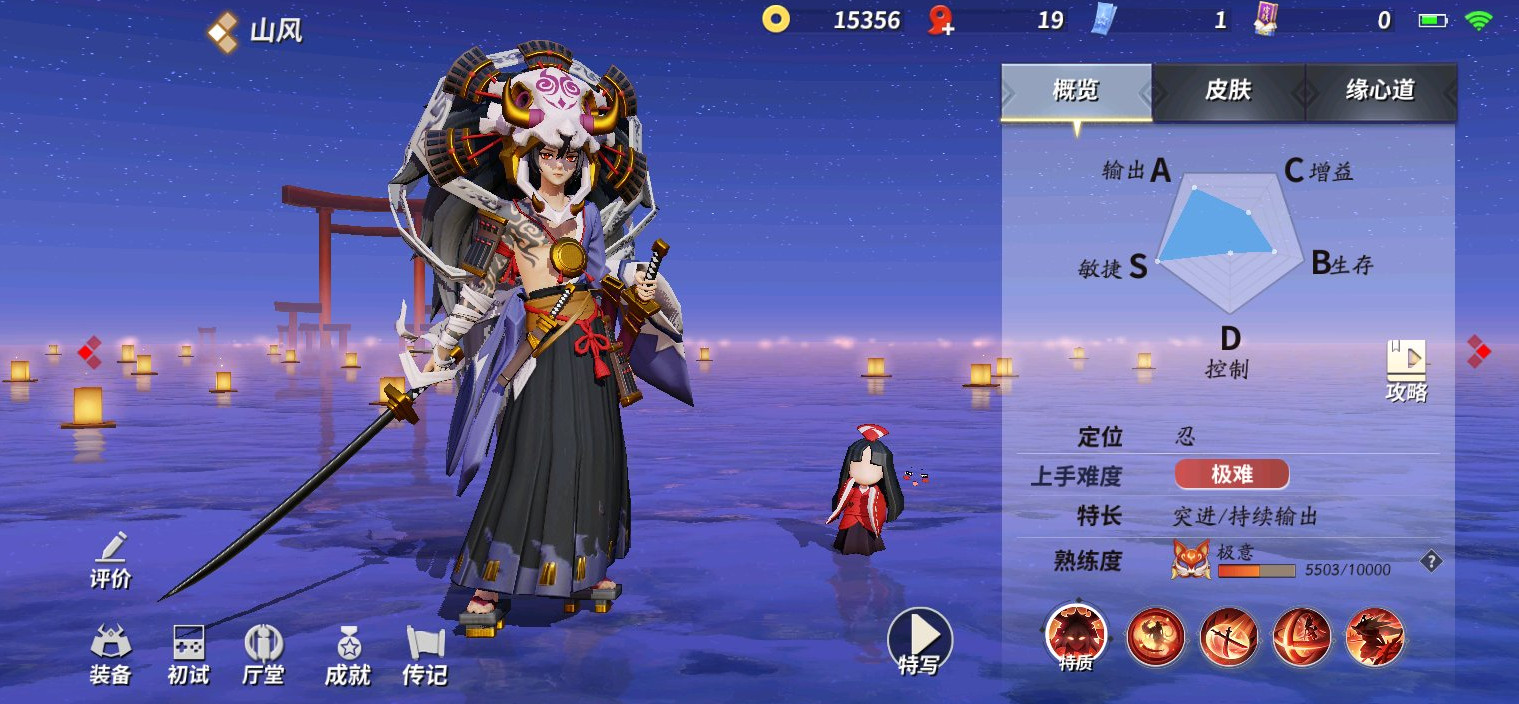Tap the 评价 review pencil button

click(111, 560)
